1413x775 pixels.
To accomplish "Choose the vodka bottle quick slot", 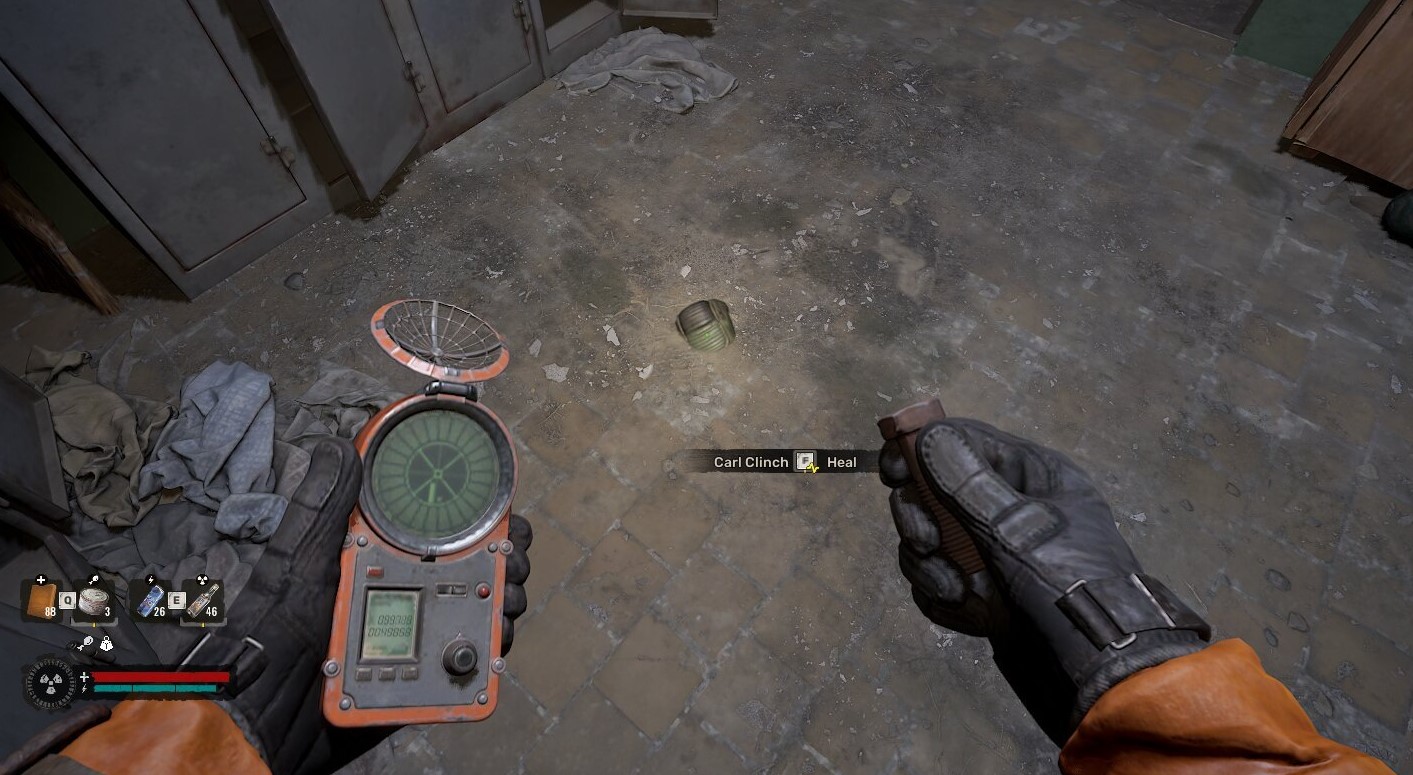I will 202,600.
